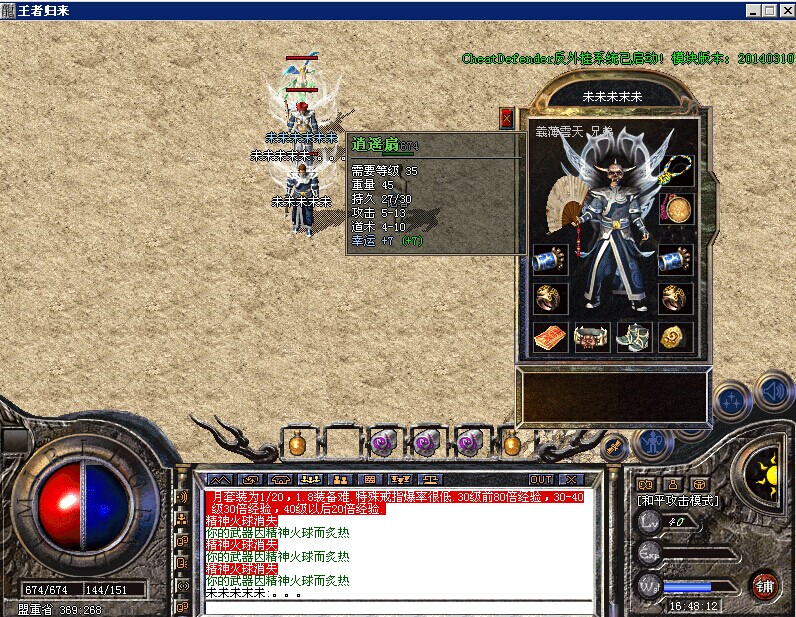The height and width of the screenshot is (617, 796).
Task: Close the 王者归来 game window
Action: pos(785,9)
